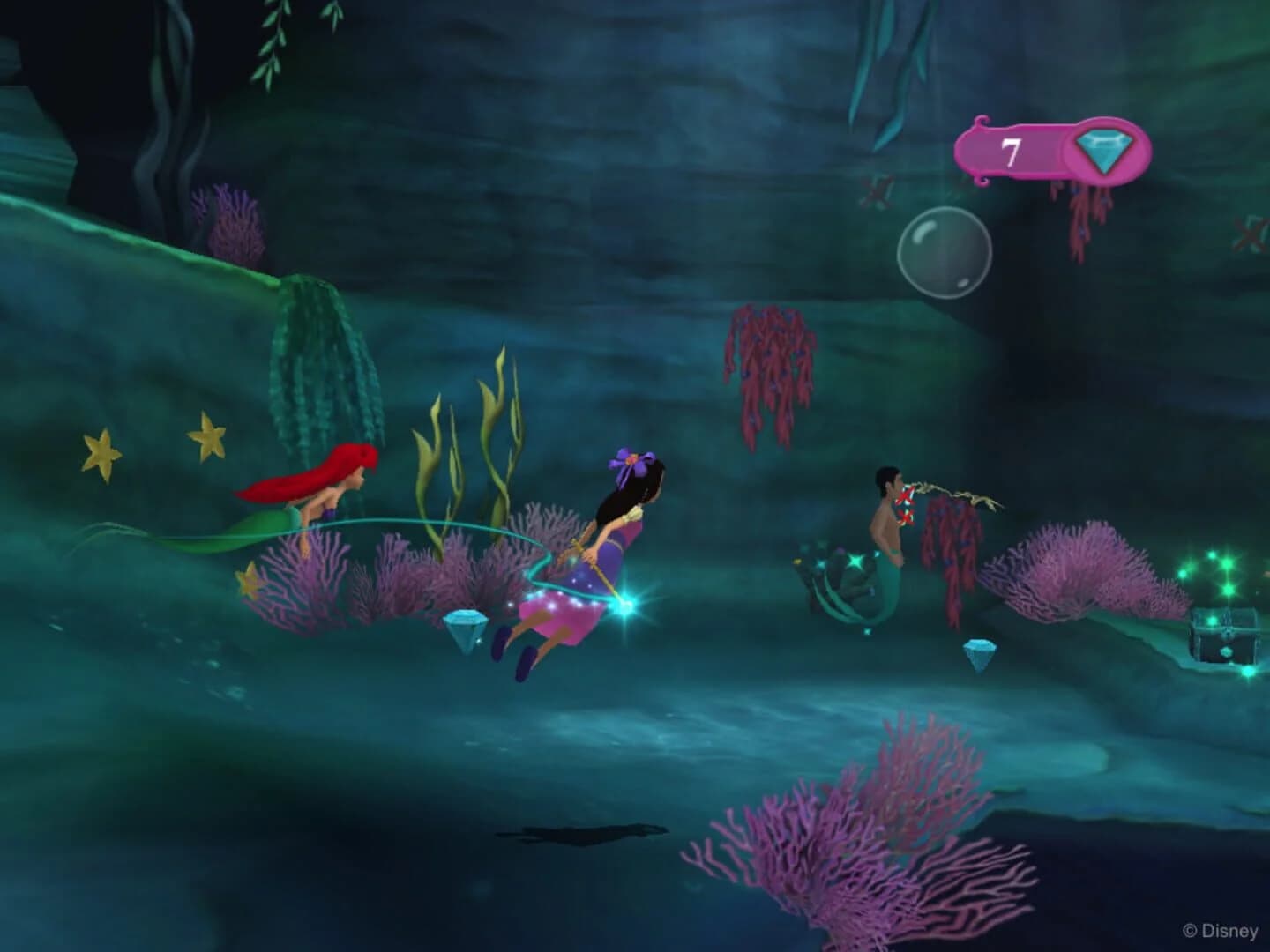Collect the blue gem on the seafloor right
Viewport: 1270px width, 952px height.
[x=979, y=654]
